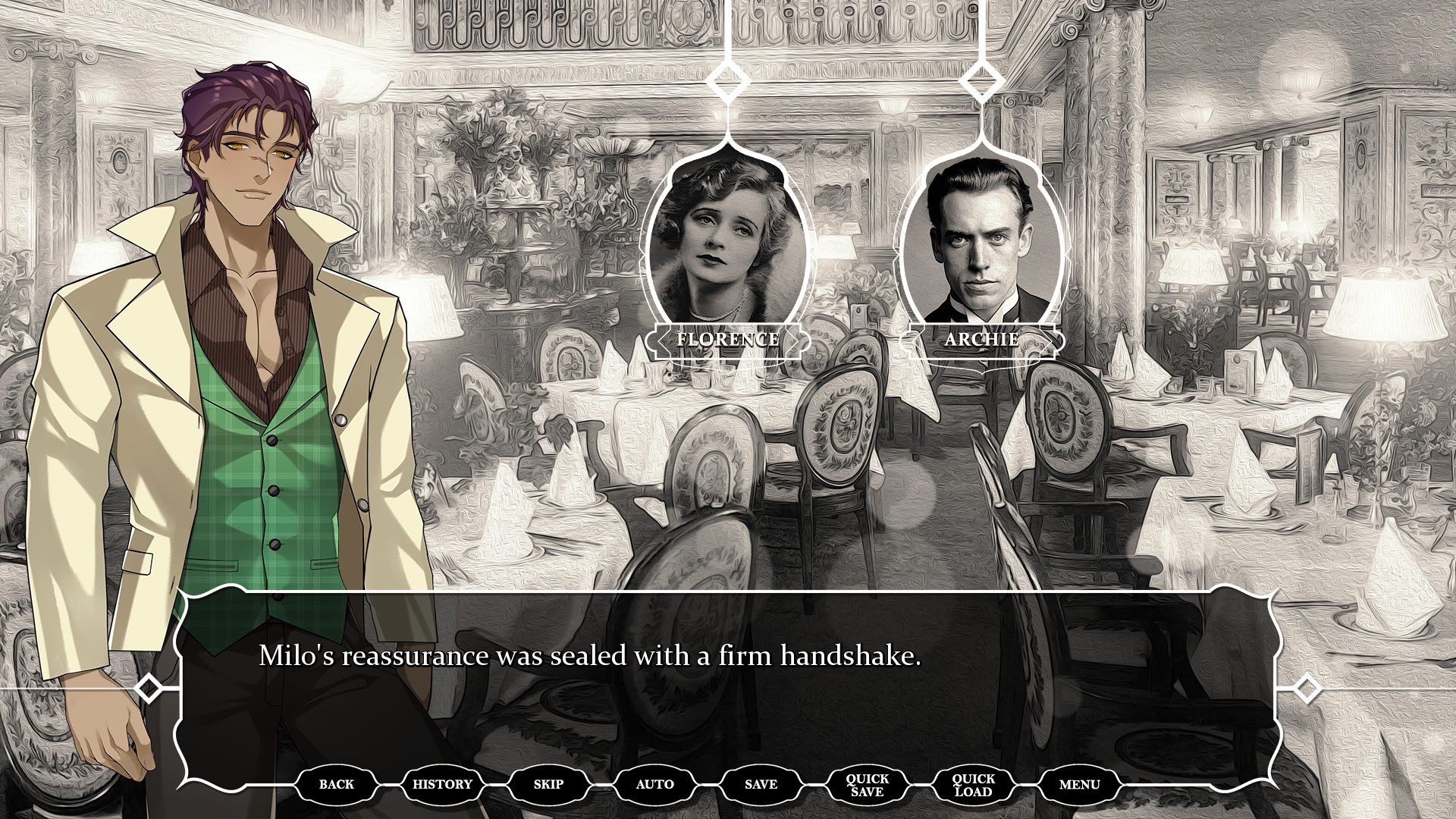Perform a QUICK SAVE
Image resolution: width=1456 pixels, height=819 pixels.
867,784
